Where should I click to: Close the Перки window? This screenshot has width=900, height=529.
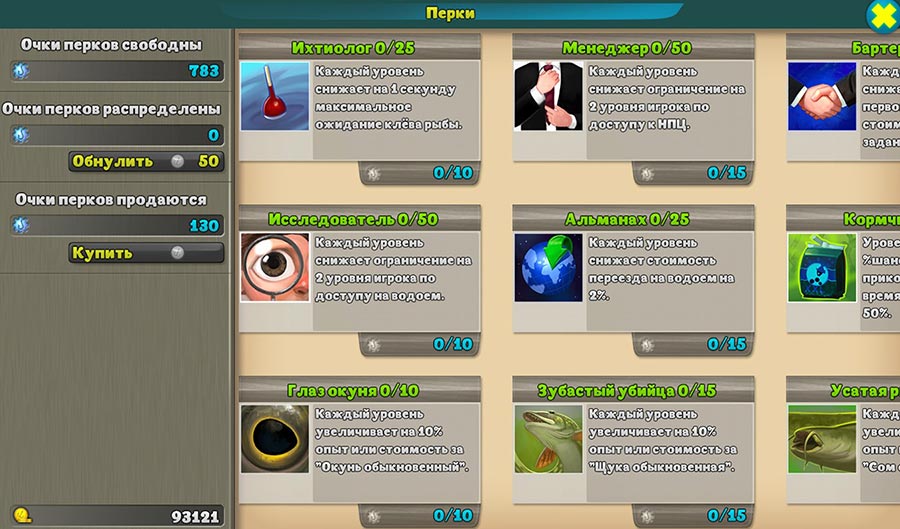[882, 15]
